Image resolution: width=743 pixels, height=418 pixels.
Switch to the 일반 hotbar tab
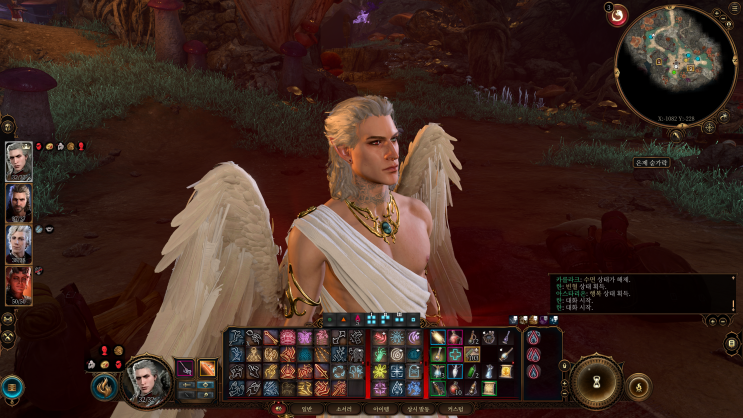click(x=306, y=409)
